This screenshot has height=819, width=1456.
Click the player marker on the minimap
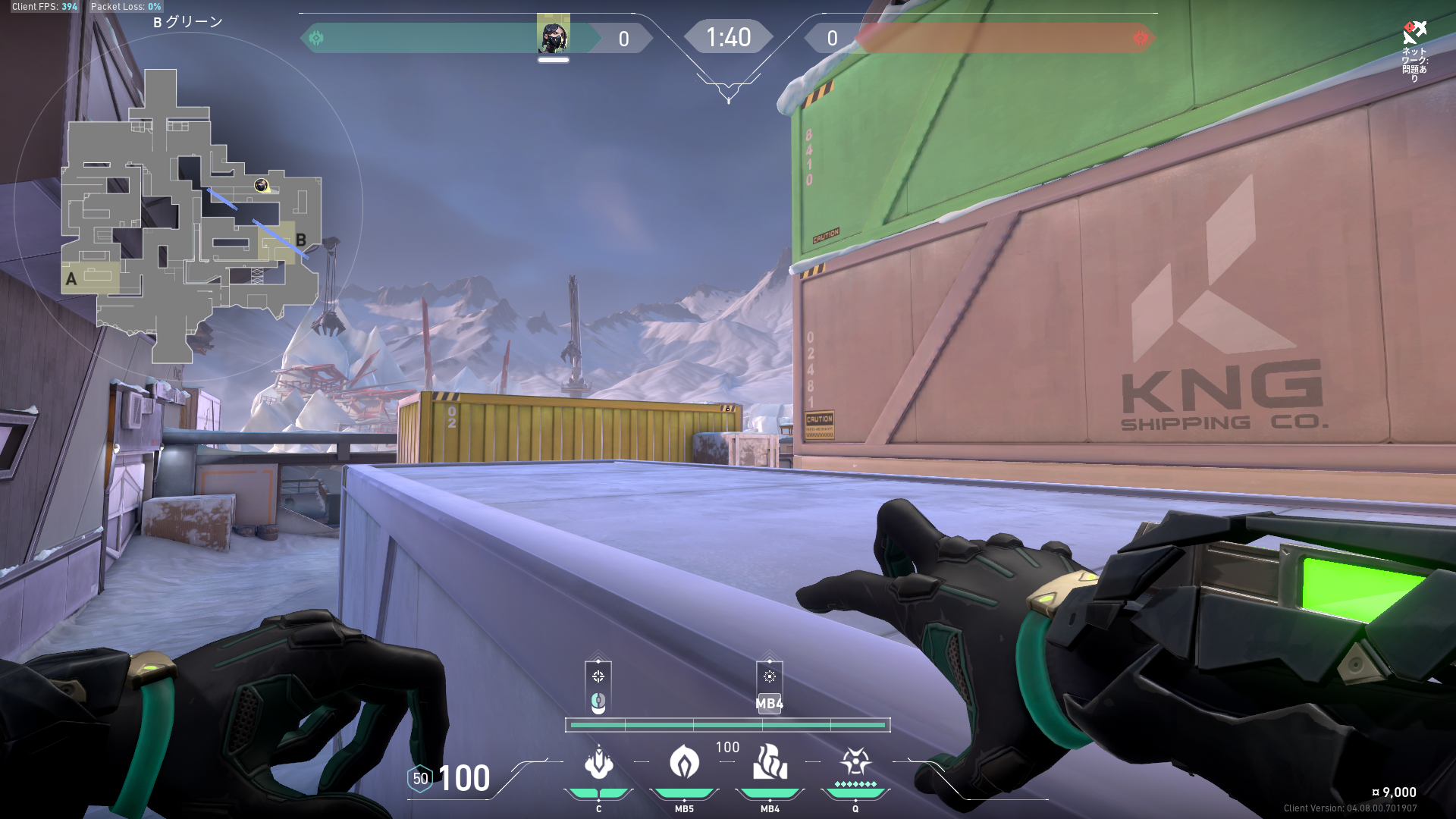coord(262,185)
